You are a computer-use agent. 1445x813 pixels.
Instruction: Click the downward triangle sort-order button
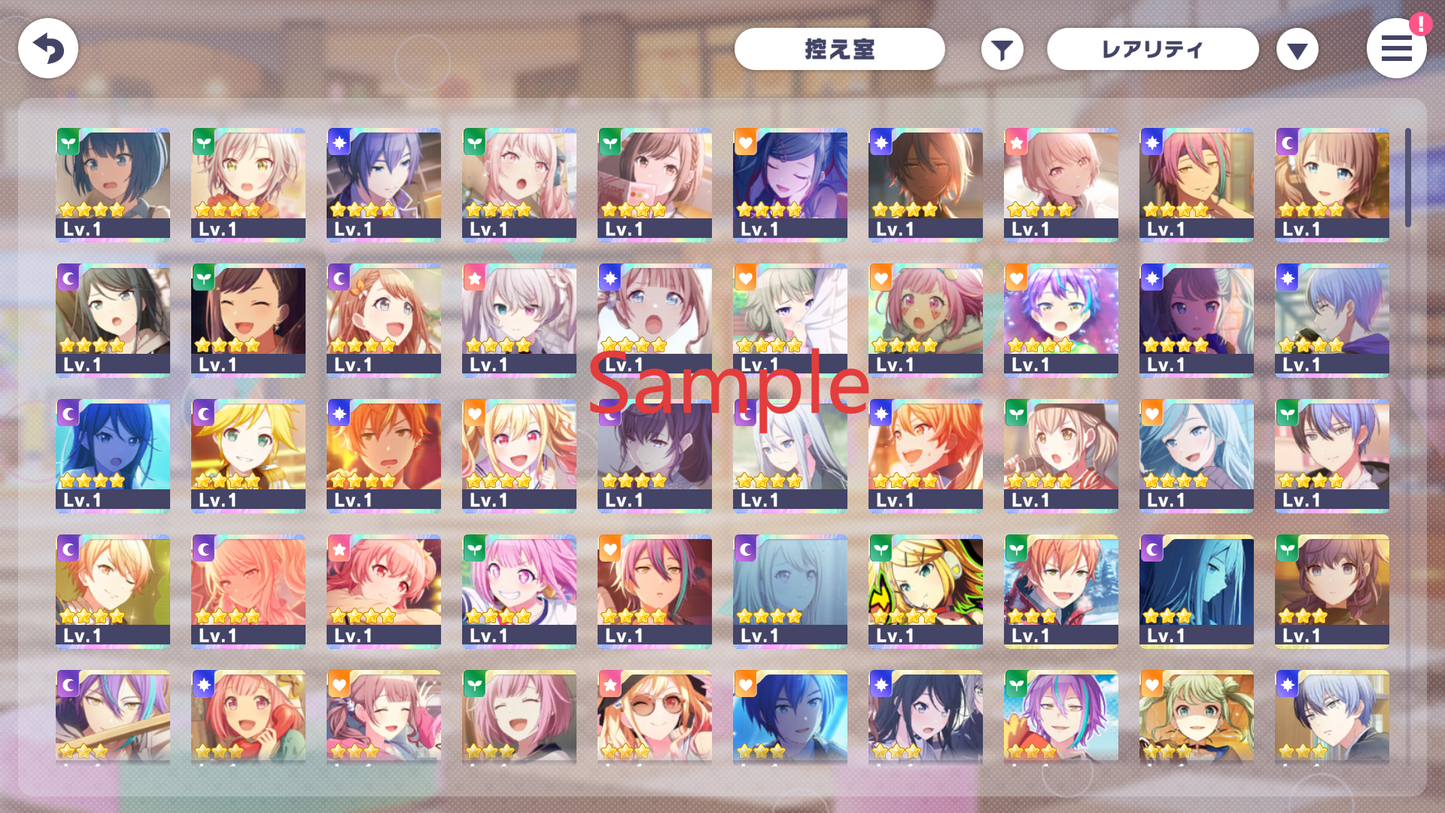(1297, 48)
